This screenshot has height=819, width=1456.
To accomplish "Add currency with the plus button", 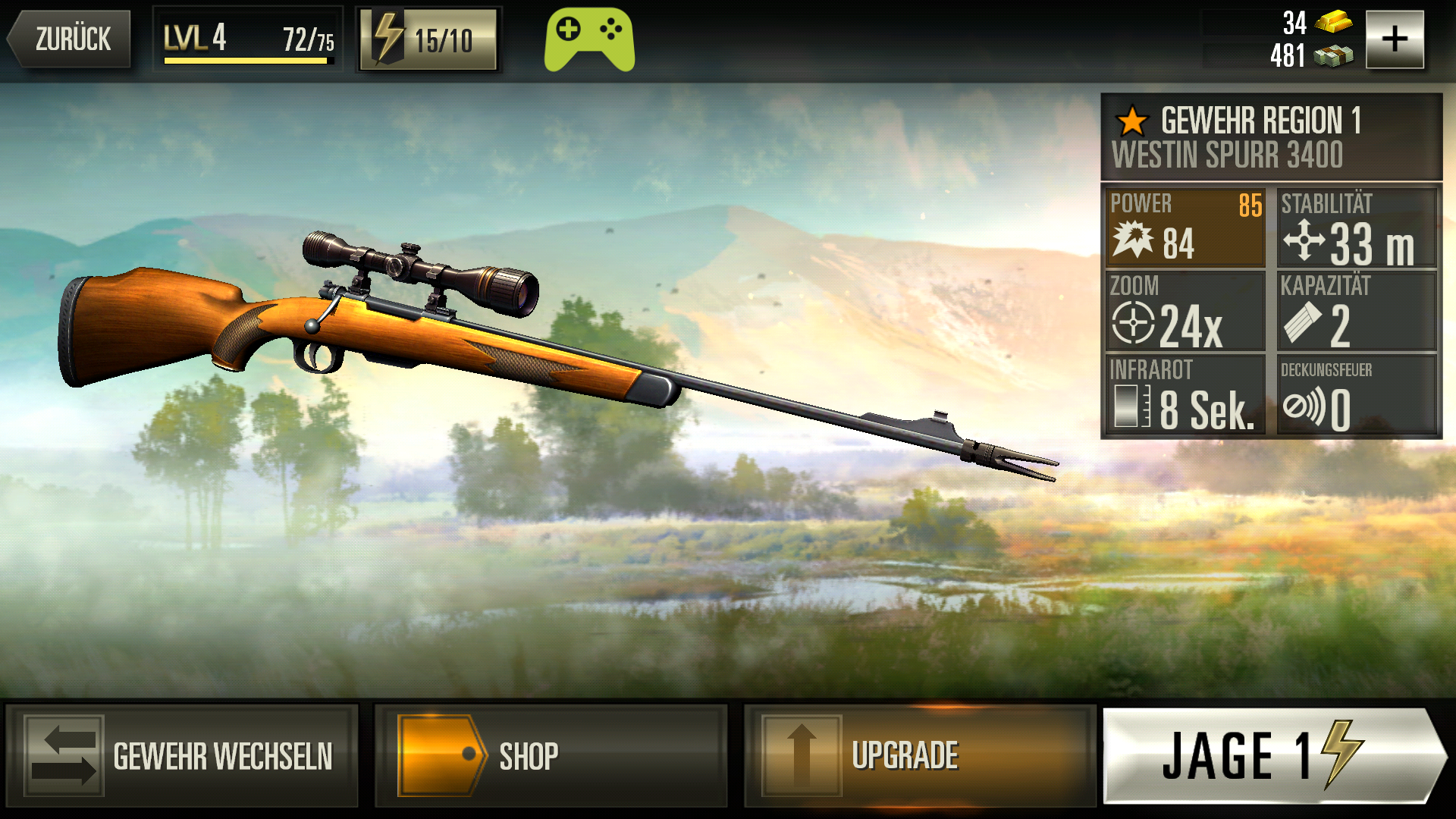I will [1395, 39].
